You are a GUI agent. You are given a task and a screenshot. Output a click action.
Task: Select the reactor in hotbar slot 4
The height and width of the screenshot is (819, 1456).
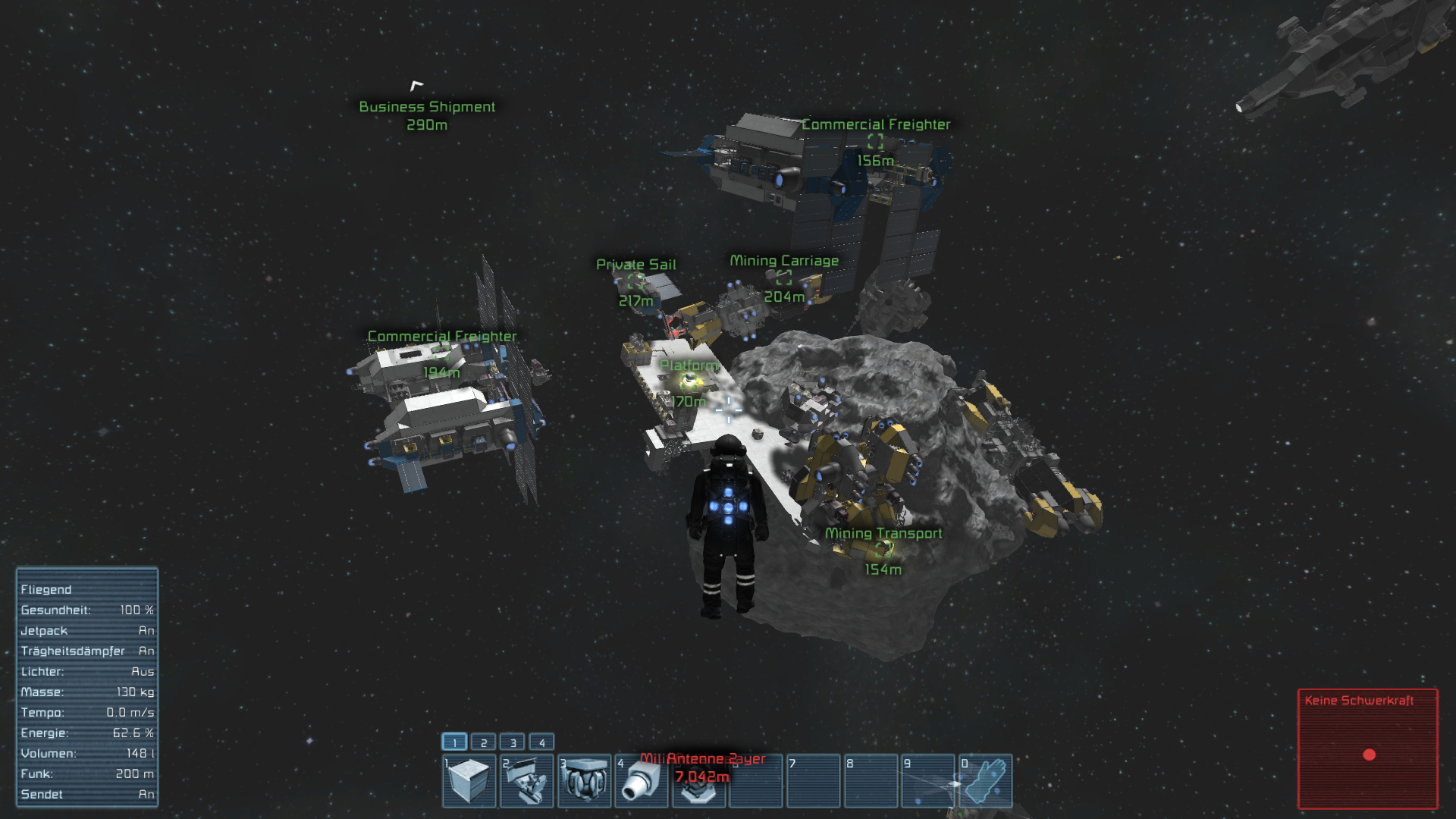(x=641, y=781)
